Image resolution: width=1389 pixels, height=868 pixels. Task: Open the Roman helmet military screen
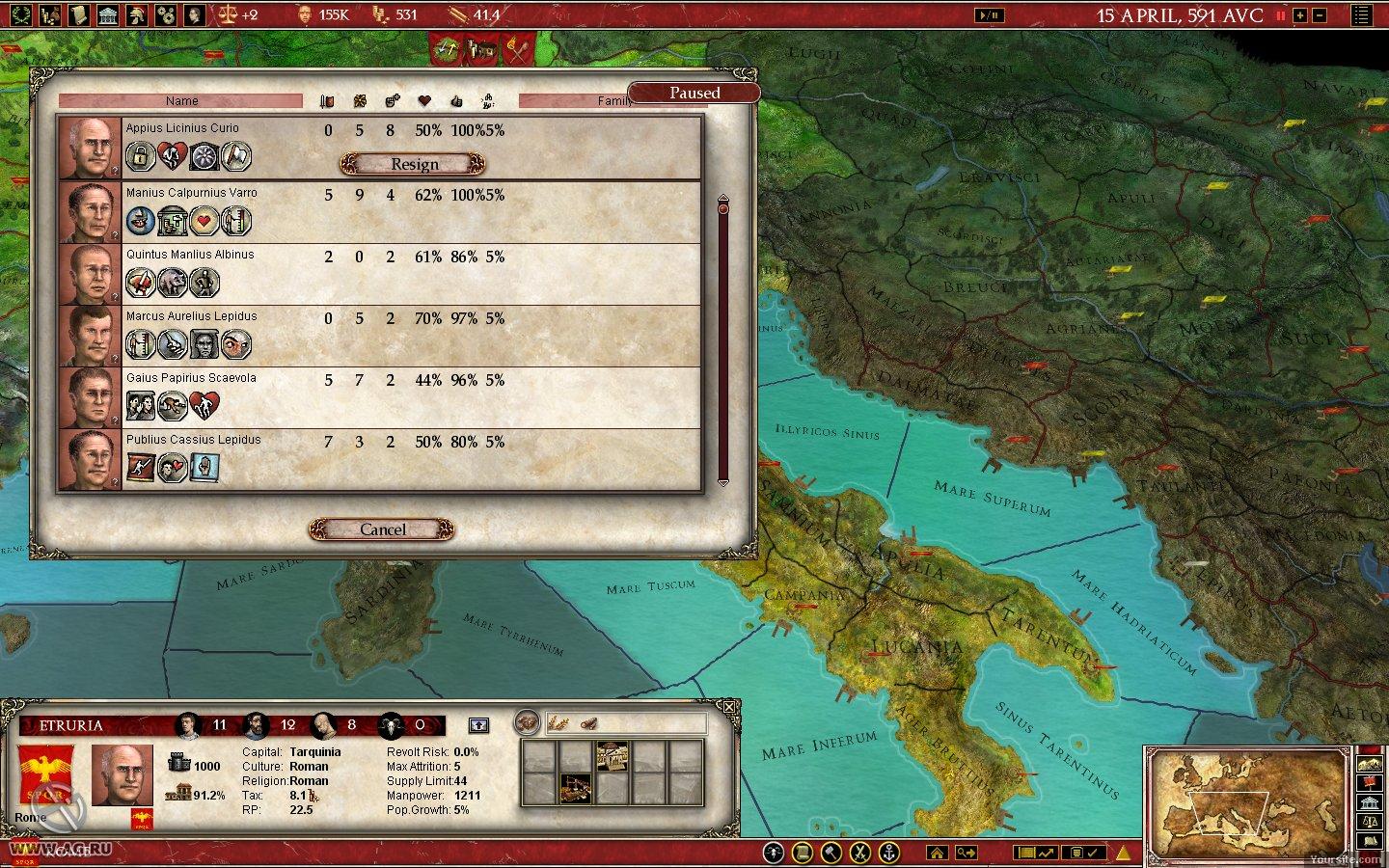click(138, 14)
